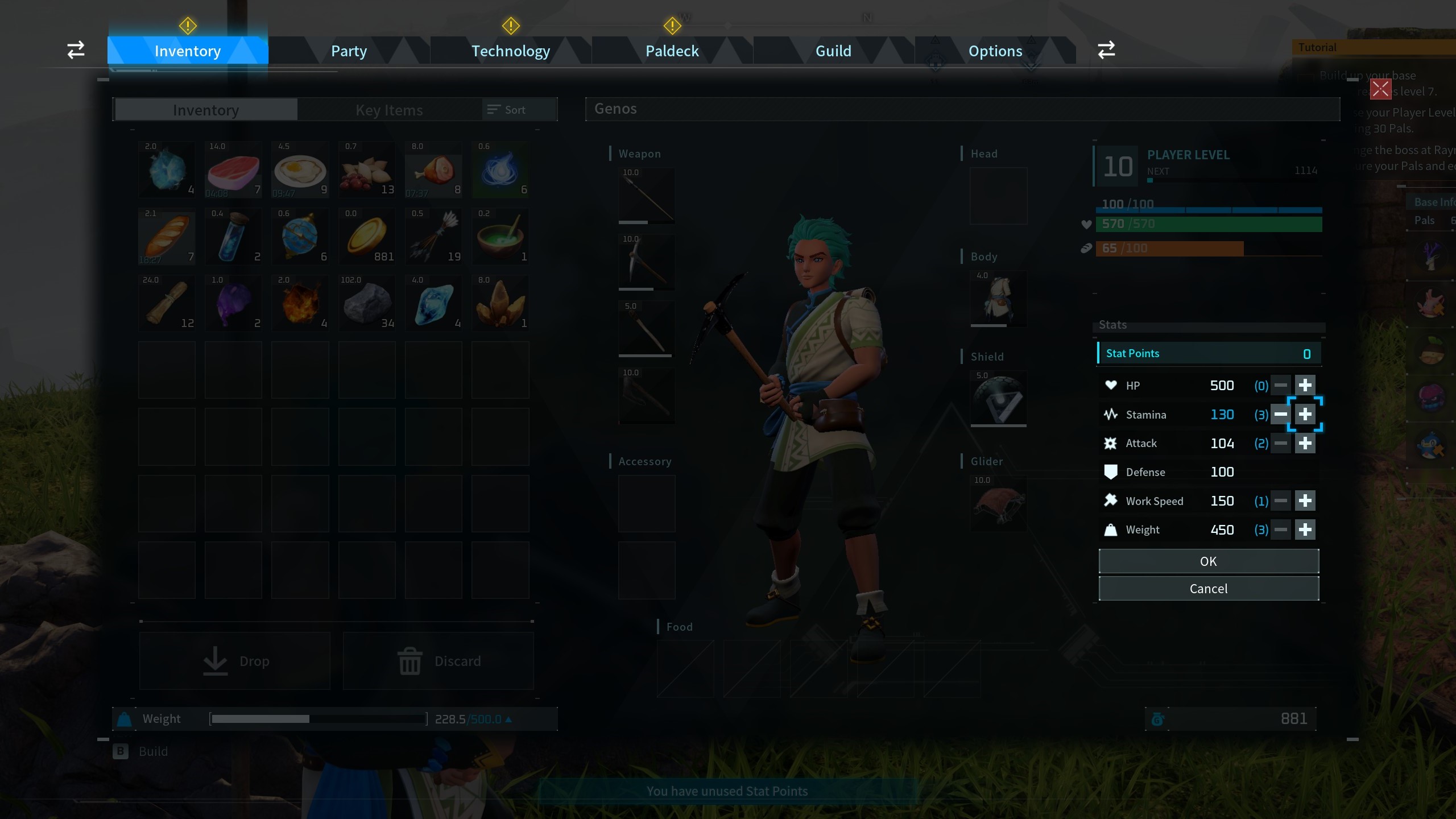Image resolution: width=1456 pixels, height=819 pixels.
Task: Click the trash icon on the Discard button
Action: (x=408, y=661)
